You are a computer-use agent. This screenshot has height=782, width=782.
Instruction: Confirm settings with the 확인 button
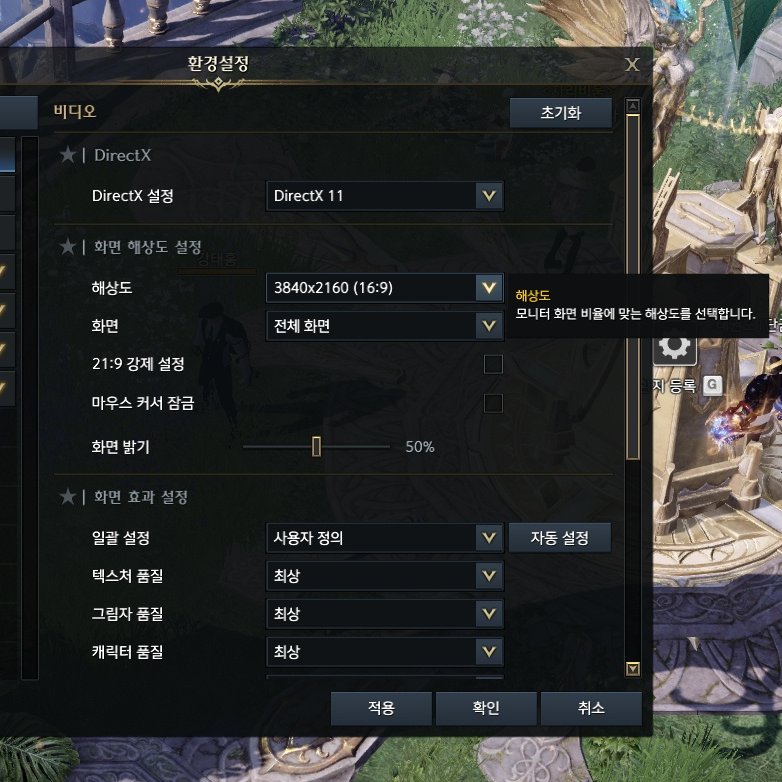click(486, 708)
